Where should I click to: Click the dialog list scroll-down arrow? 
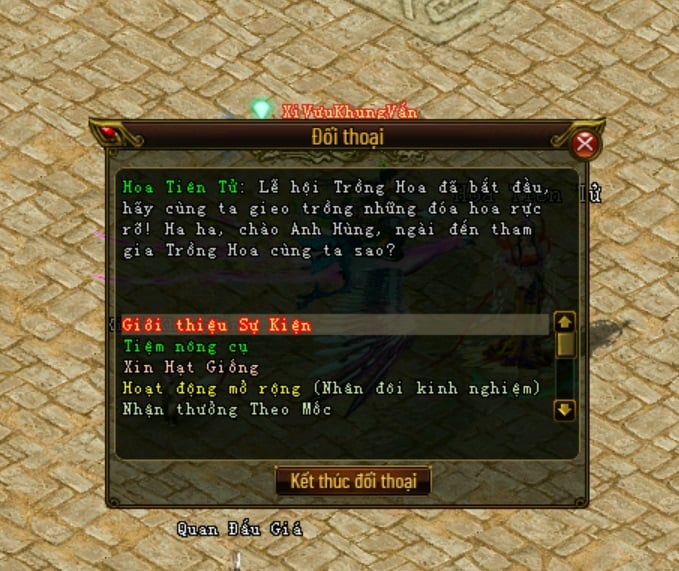pos(565,409)
